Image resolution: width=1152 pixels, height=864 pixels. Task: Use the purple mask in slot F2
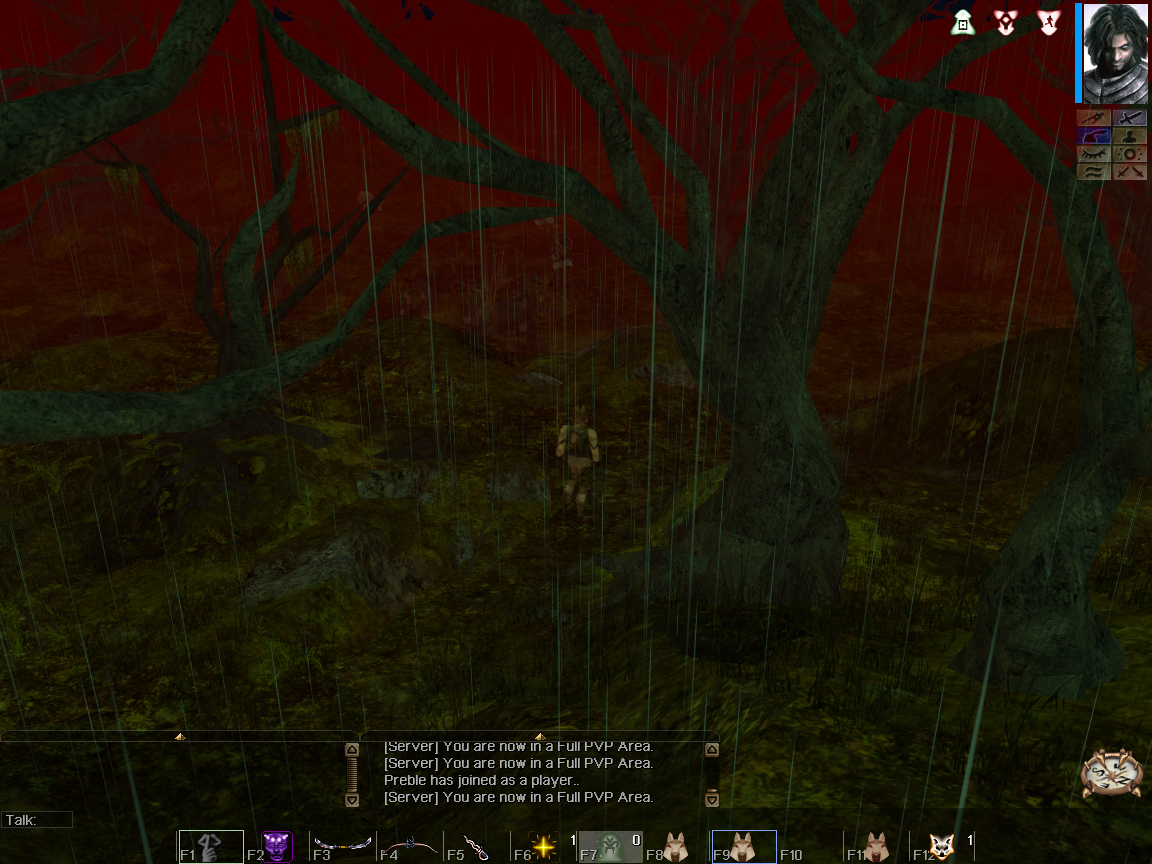(277, 847)
